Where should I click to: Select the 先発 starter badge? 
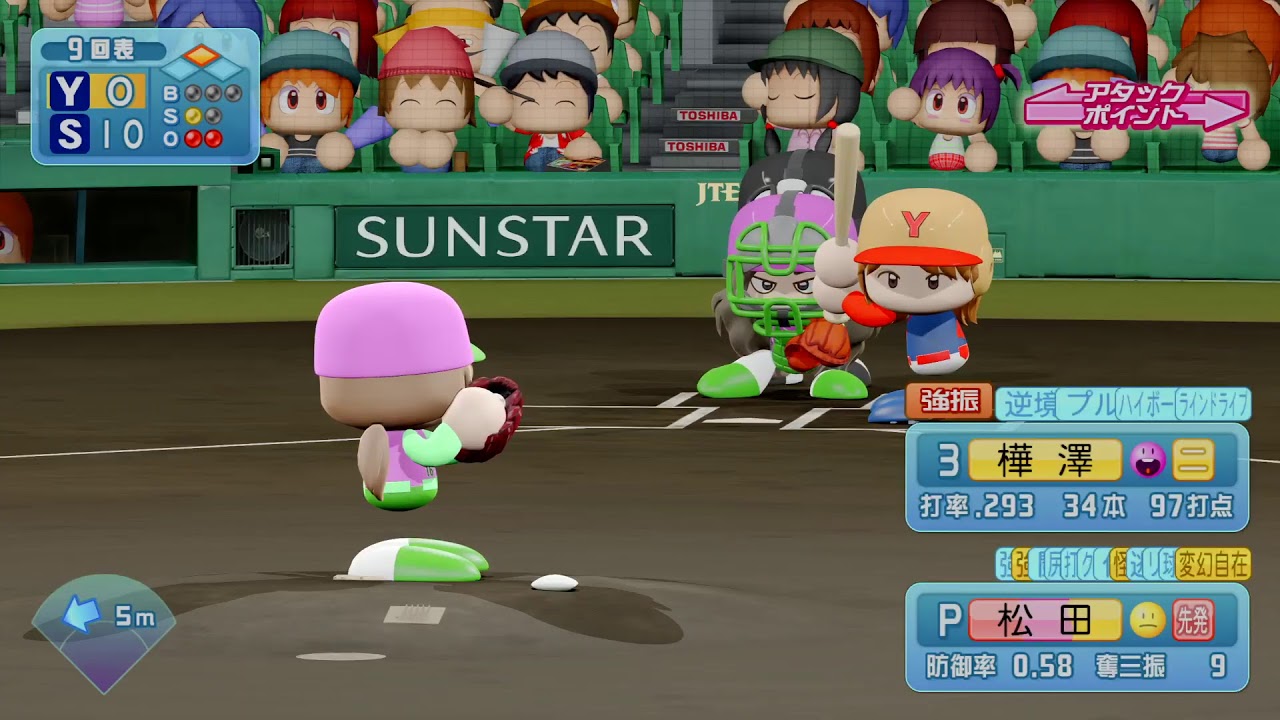1193,621
